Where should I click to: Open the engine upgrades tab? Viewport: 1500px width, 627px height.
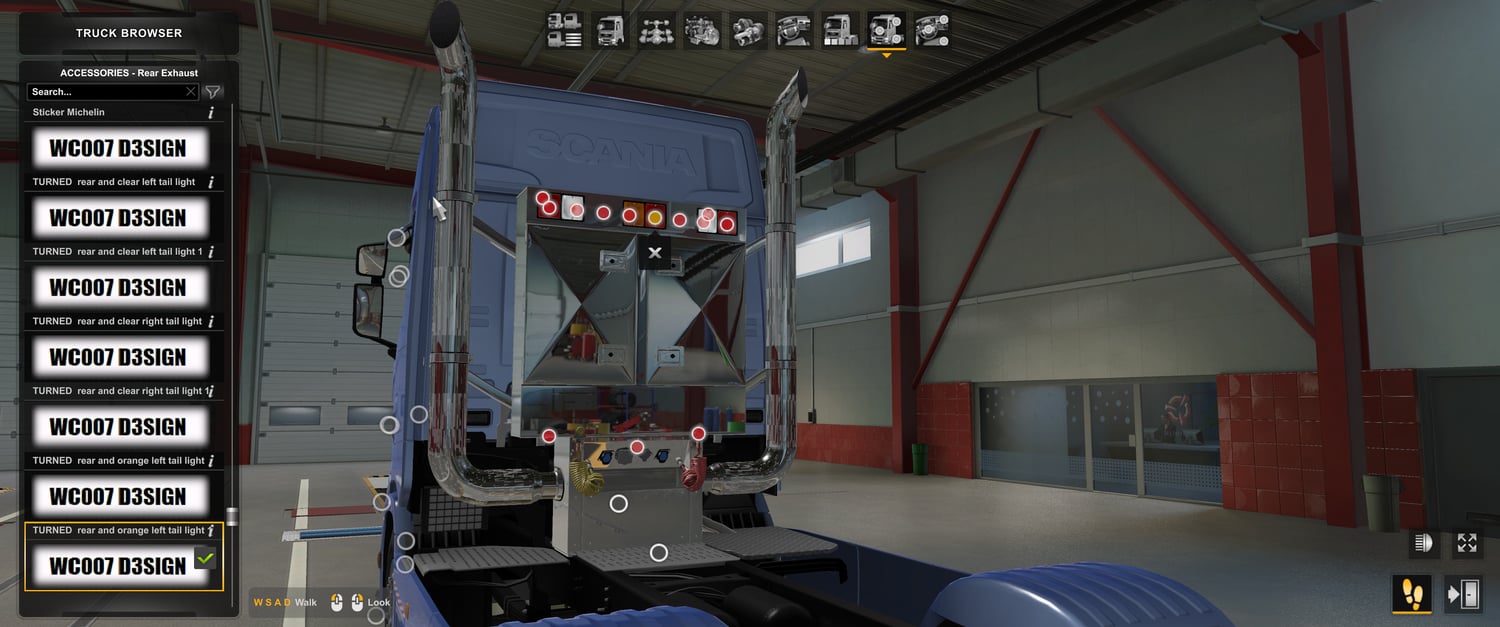(702, 31)
